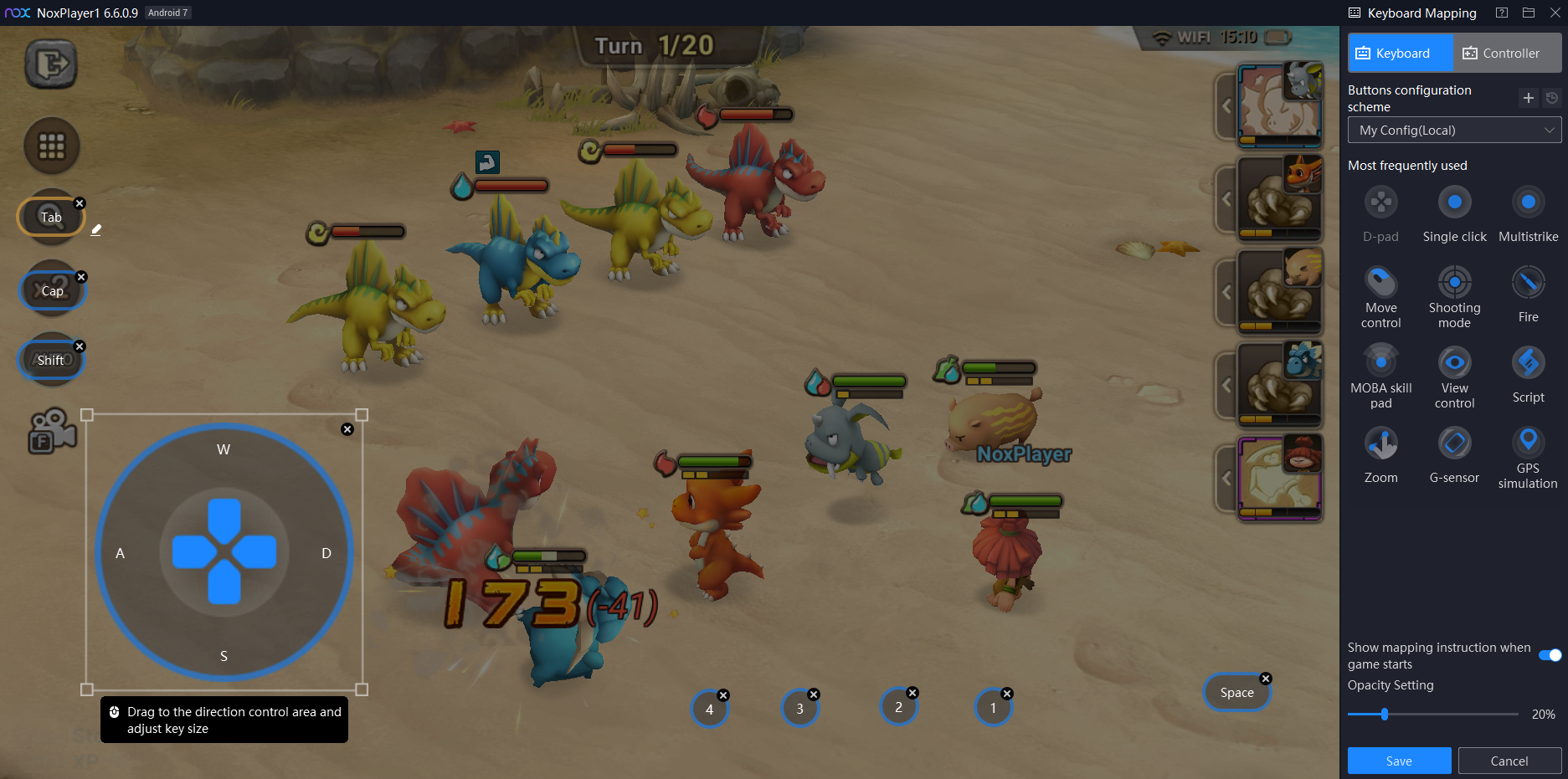The width and height of the screenshot is (1568, 779).
Task: Add a new buttons configuration scheme
Action: (1528, 98)
